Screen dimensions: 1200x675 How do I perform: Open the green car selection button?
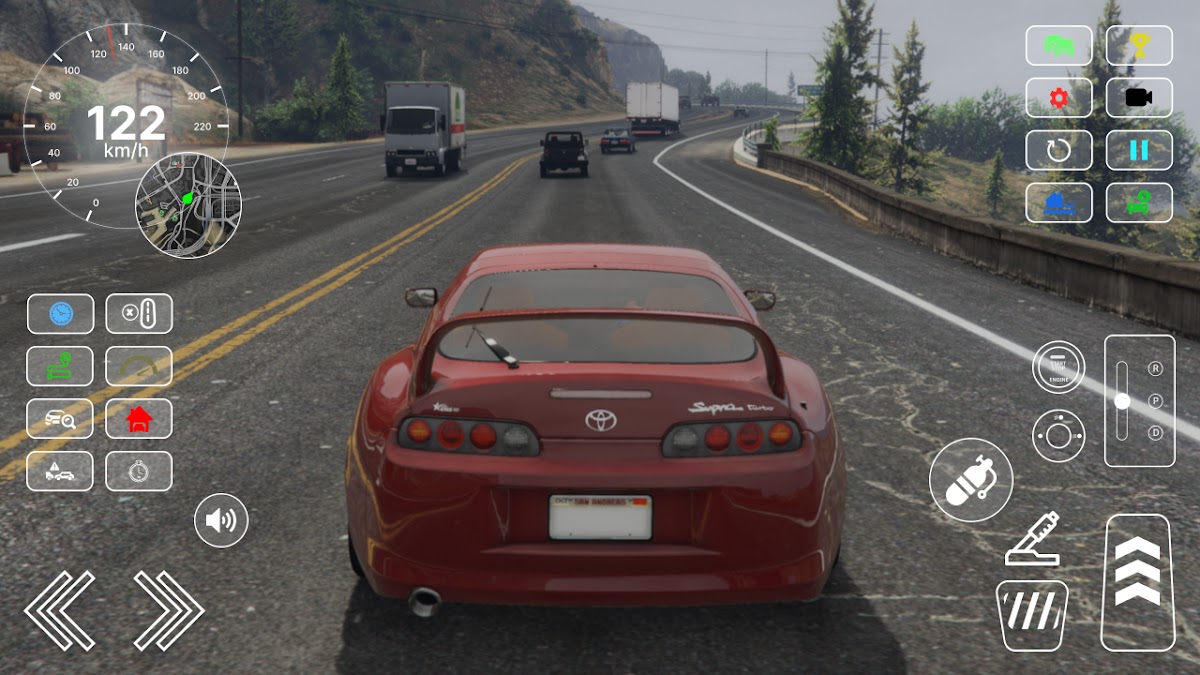point(1058,45)
